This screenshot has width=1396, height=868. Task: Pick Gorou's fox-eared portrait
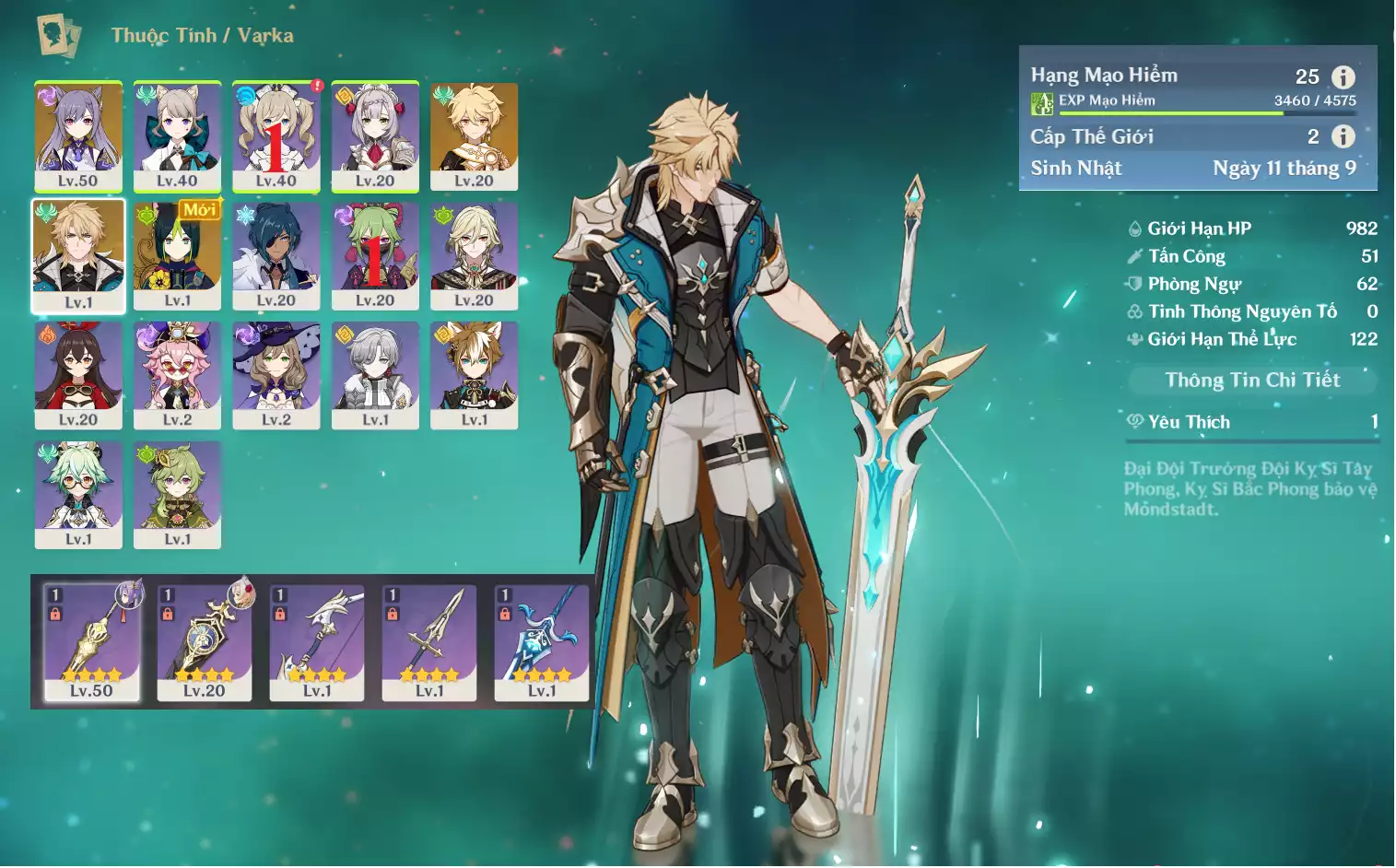tap(474, 374)
